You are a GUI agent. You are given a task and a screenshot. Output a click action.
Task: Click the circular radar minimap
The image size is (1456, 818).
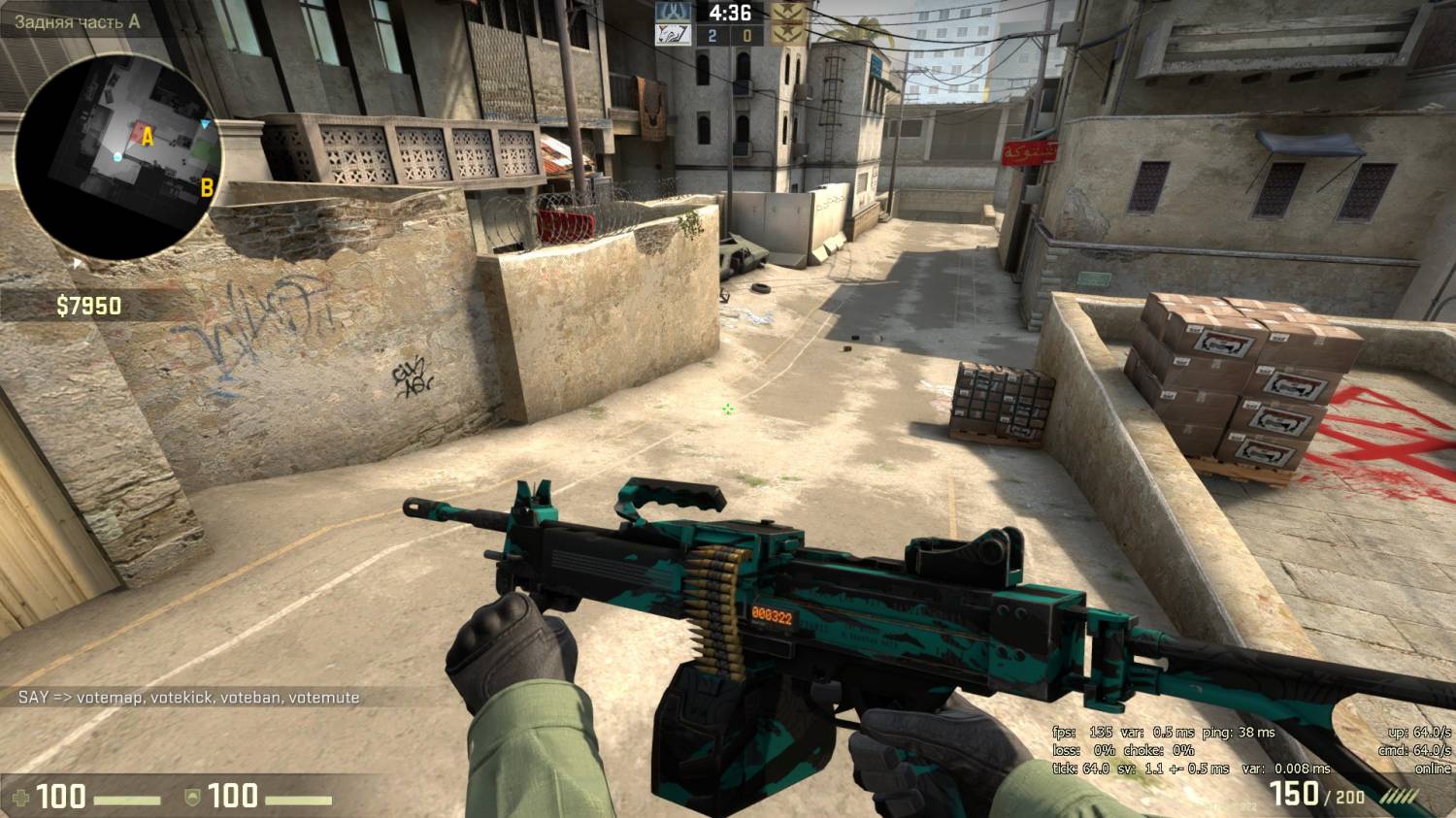(x=119, y=157)
